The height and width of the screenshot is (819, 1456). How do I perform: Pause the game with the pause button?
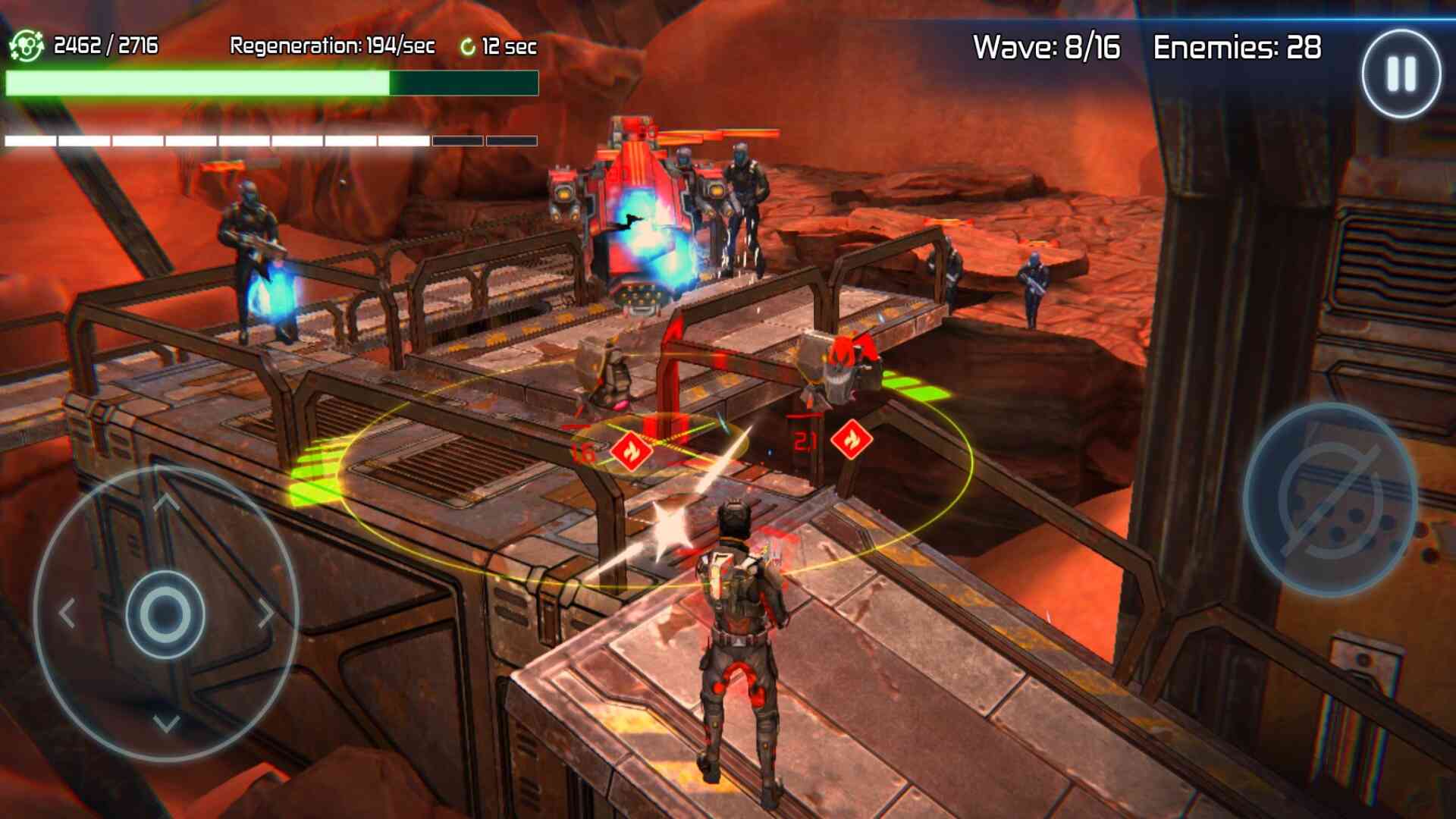pos(1401,74)
